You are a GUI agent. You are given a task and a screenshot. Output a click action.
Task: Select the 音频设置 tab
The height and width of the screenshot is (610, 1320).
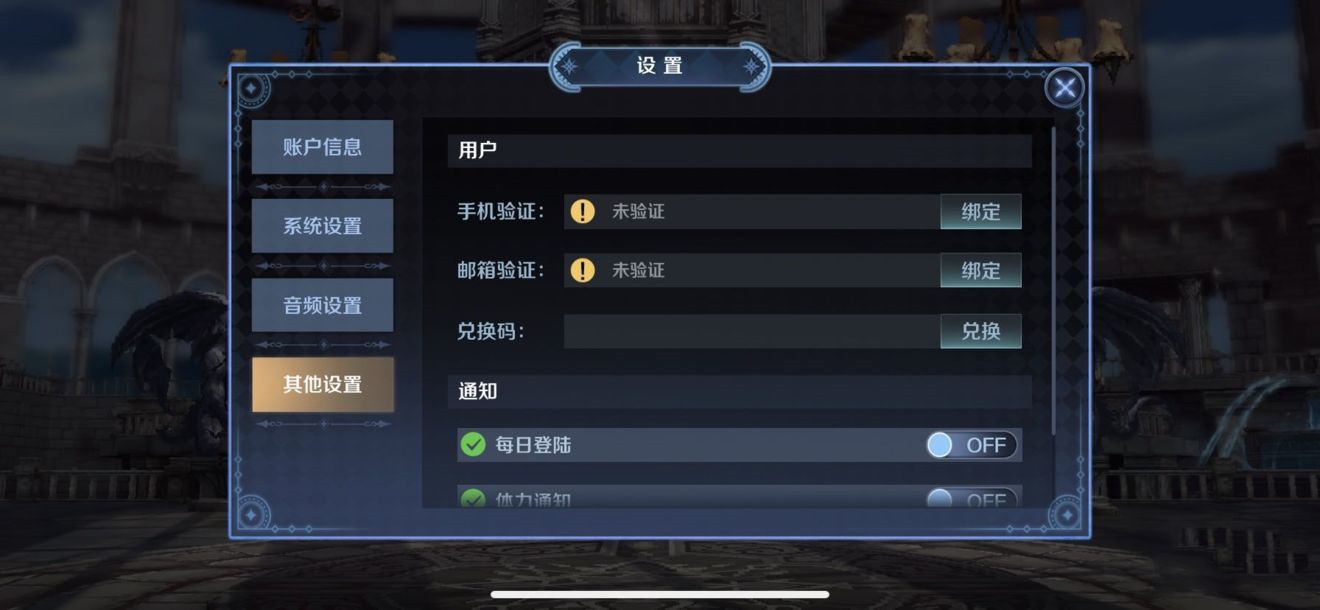pos(322,305)
